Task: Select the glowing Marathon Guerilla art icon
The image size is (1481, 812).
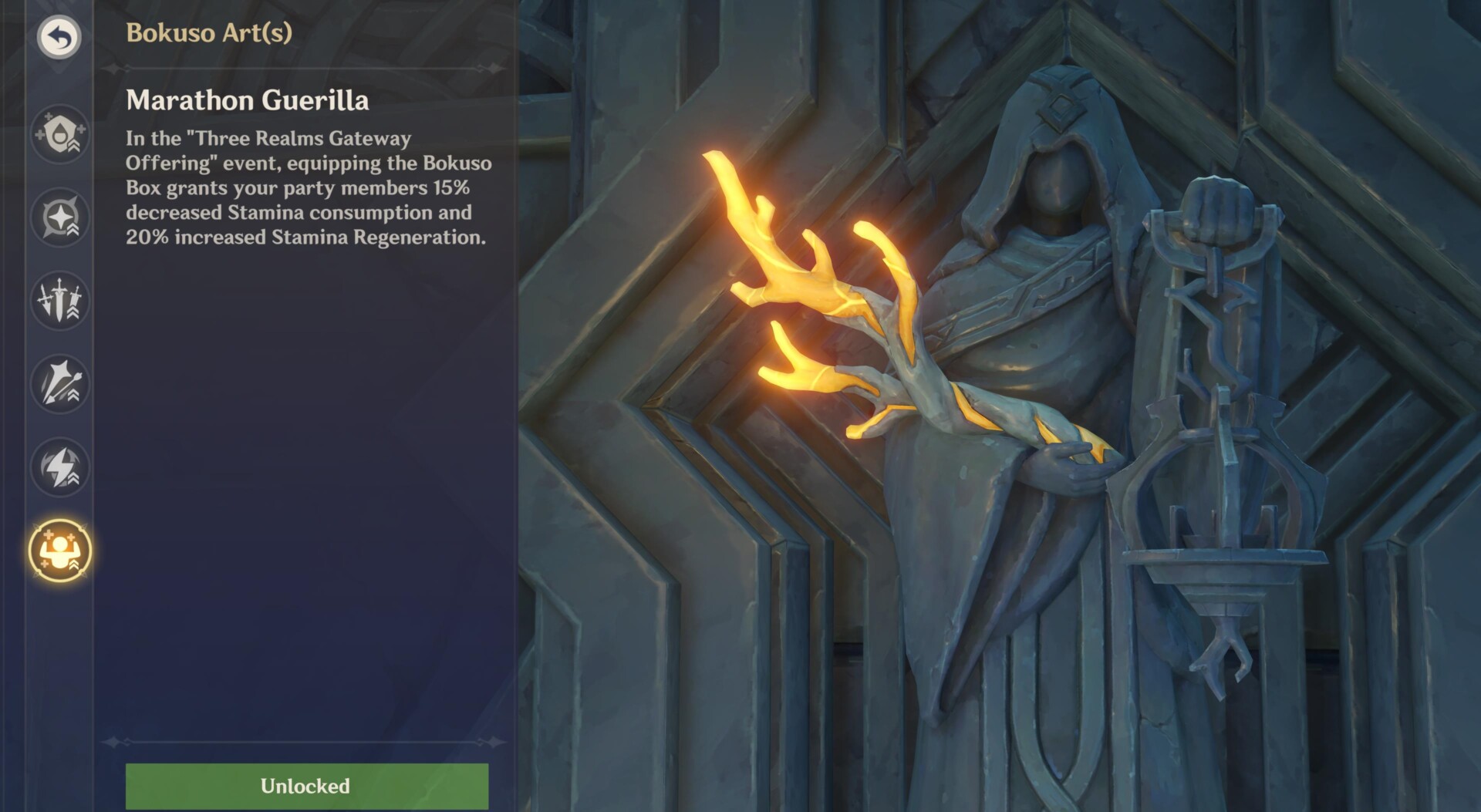Action: click(x=59, y=551)
